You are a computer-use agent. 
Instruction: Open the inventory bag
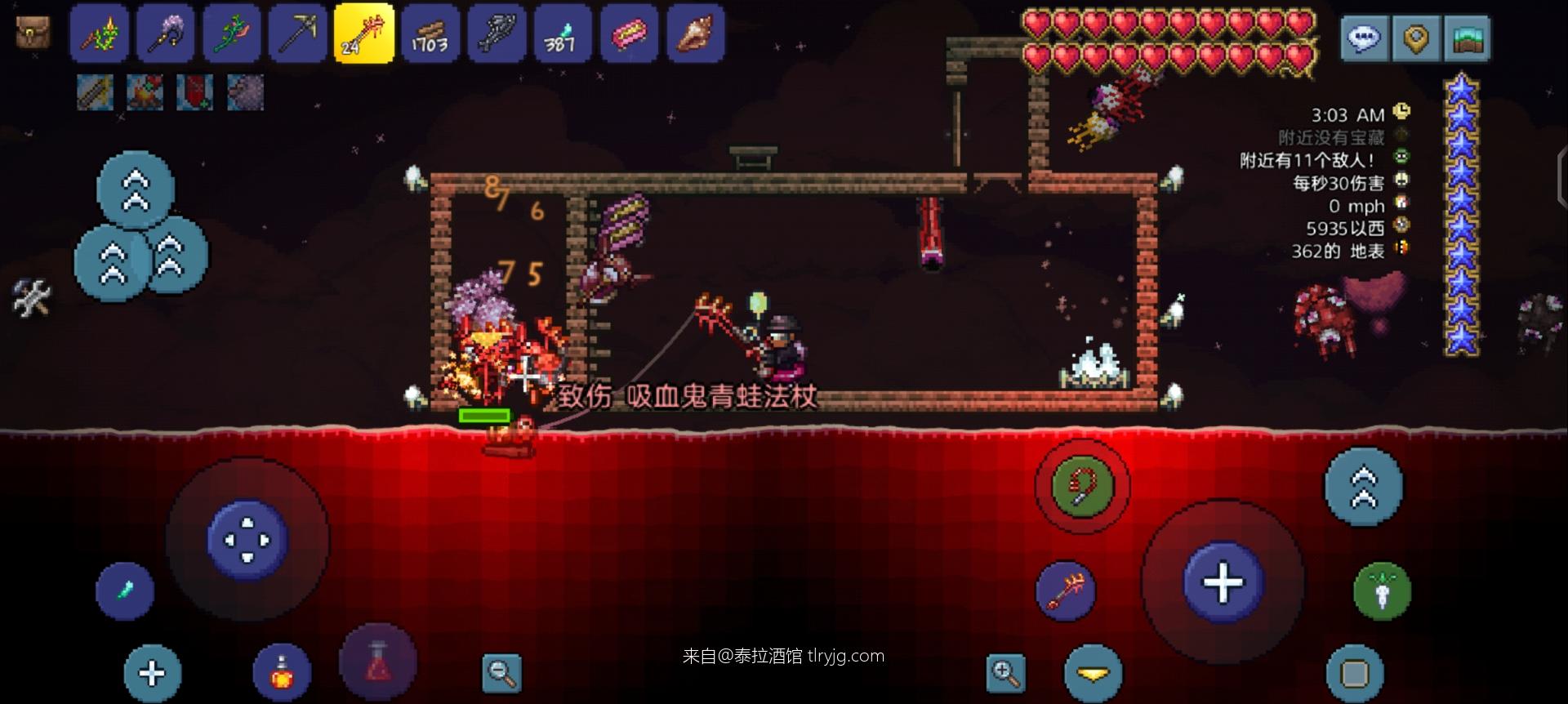[33, 33]
